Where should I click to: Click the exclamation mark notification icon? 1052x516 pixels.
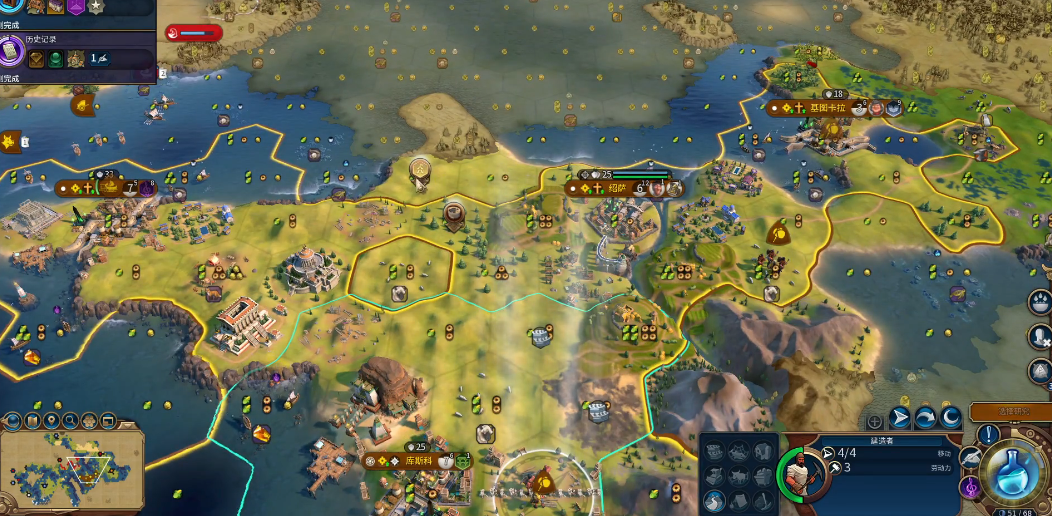[x=990, y=435]
